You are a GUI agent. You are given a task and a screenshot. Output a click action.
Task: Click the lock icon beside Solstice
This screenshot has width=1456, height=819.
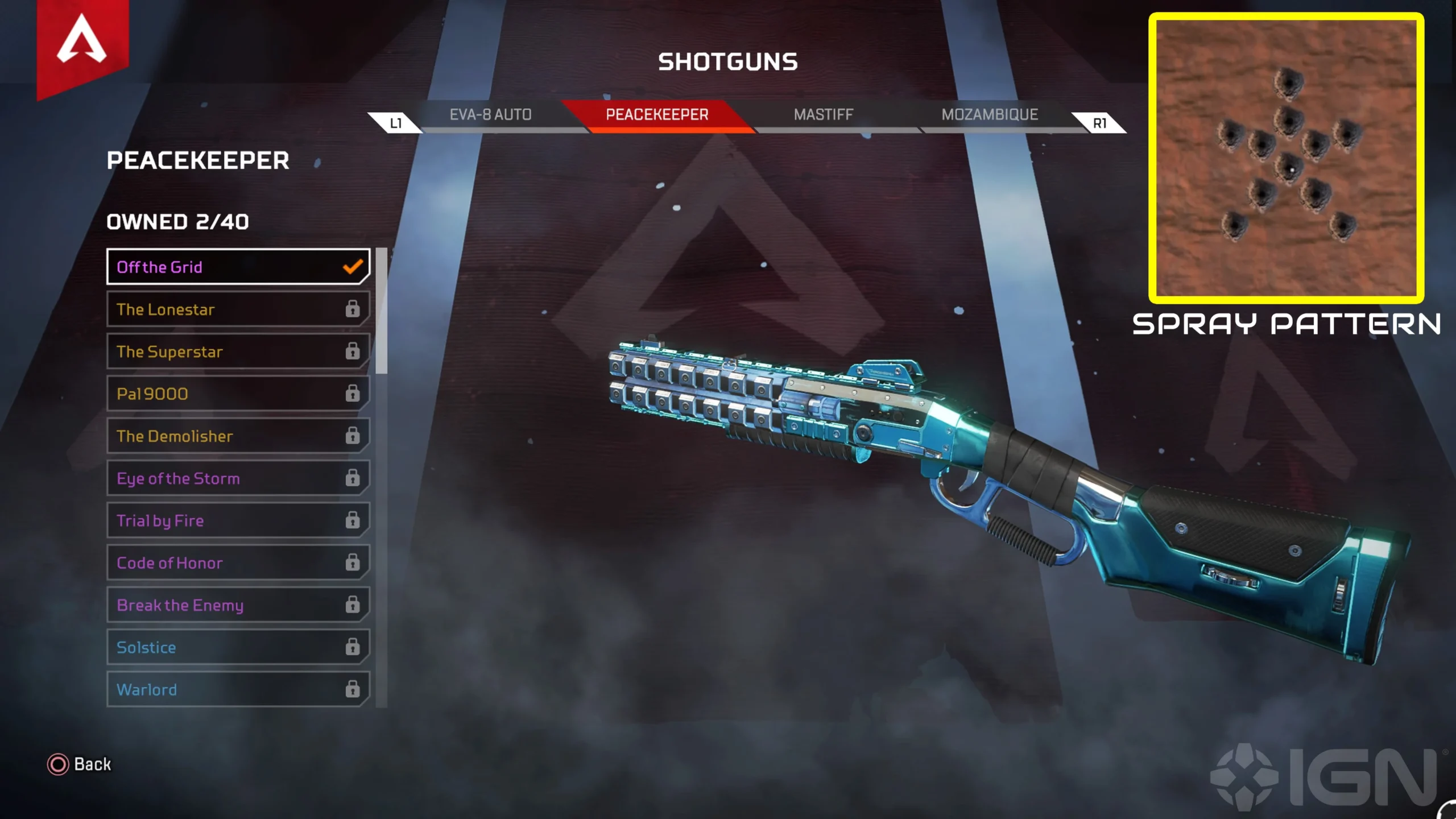coord(354,647)
